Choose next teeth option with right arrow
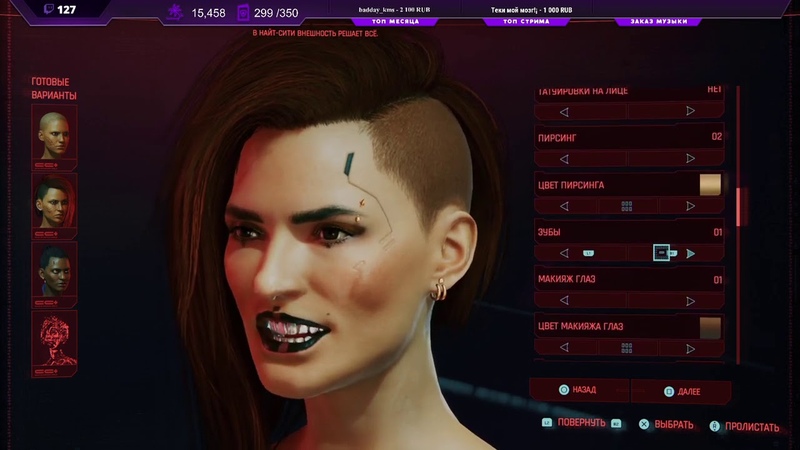The height and width of the screenshot is (450, 800). [x=690, y=254]
